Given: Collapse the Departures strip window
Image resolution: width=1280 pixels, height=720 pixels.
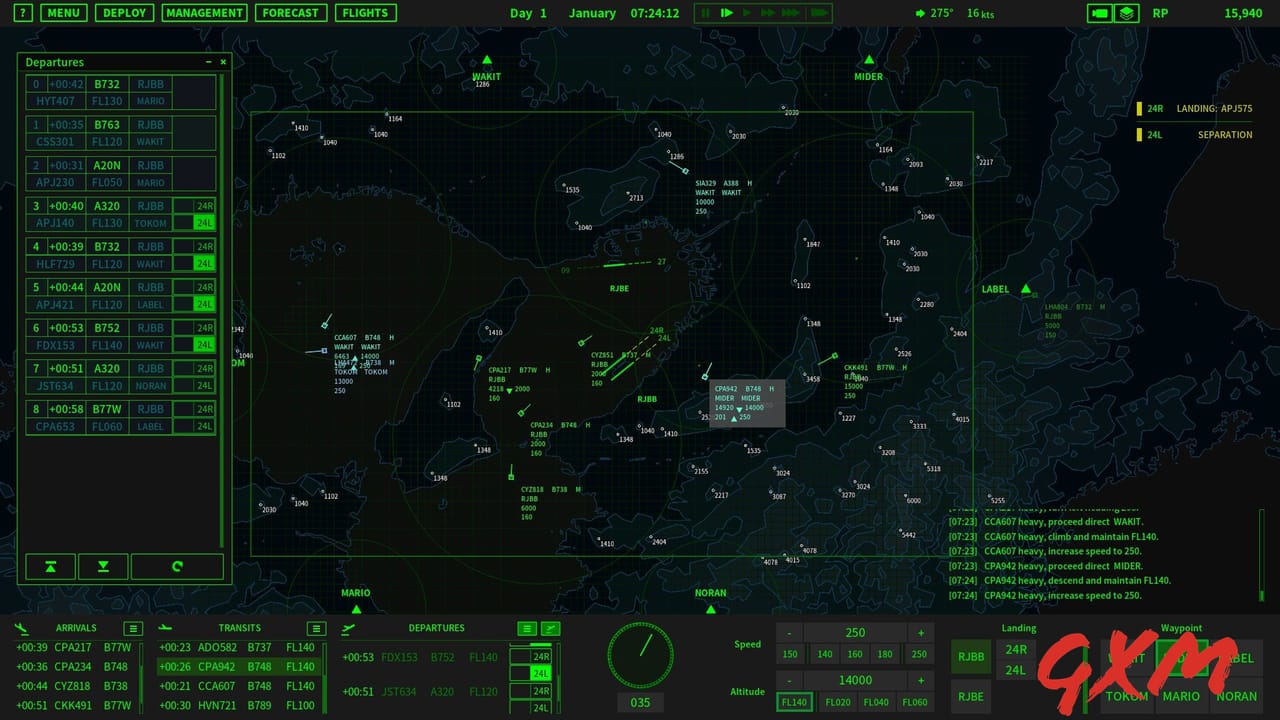Looking at the screenshot, I should pos(207,61).
